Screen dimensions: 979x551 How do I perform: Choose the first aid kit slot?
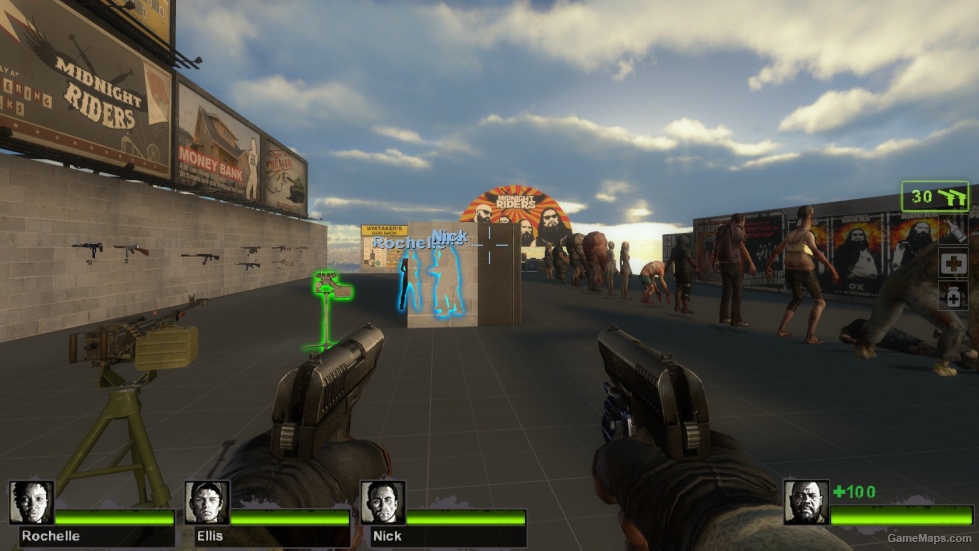coord(953,262)
